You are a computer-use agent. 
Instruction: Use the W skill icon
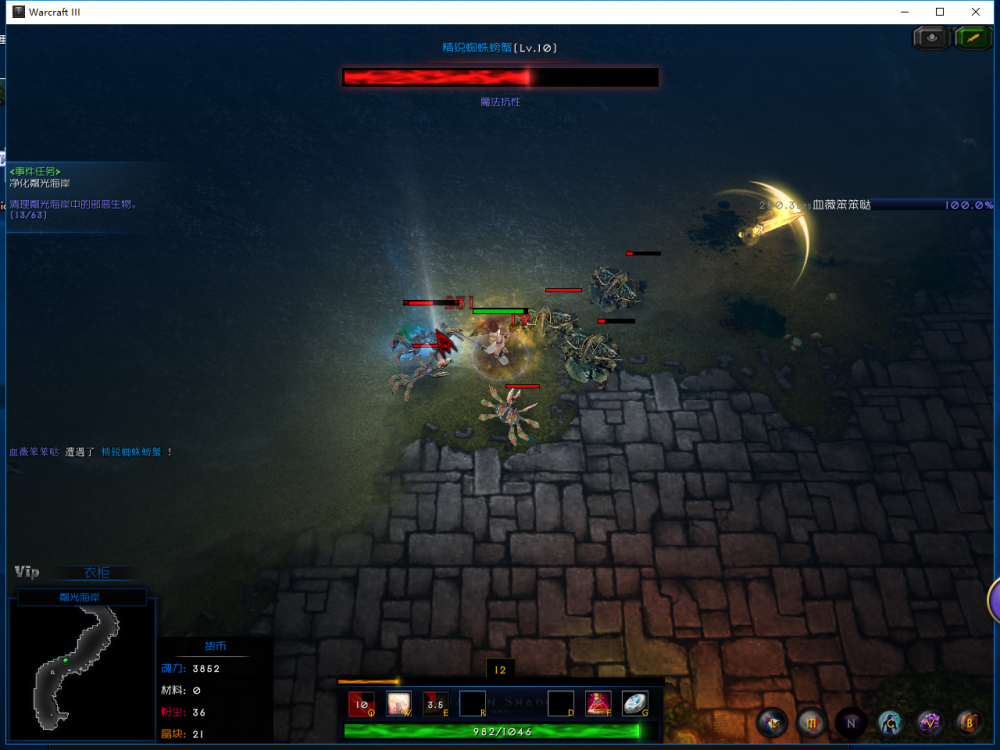pos(399,704)
